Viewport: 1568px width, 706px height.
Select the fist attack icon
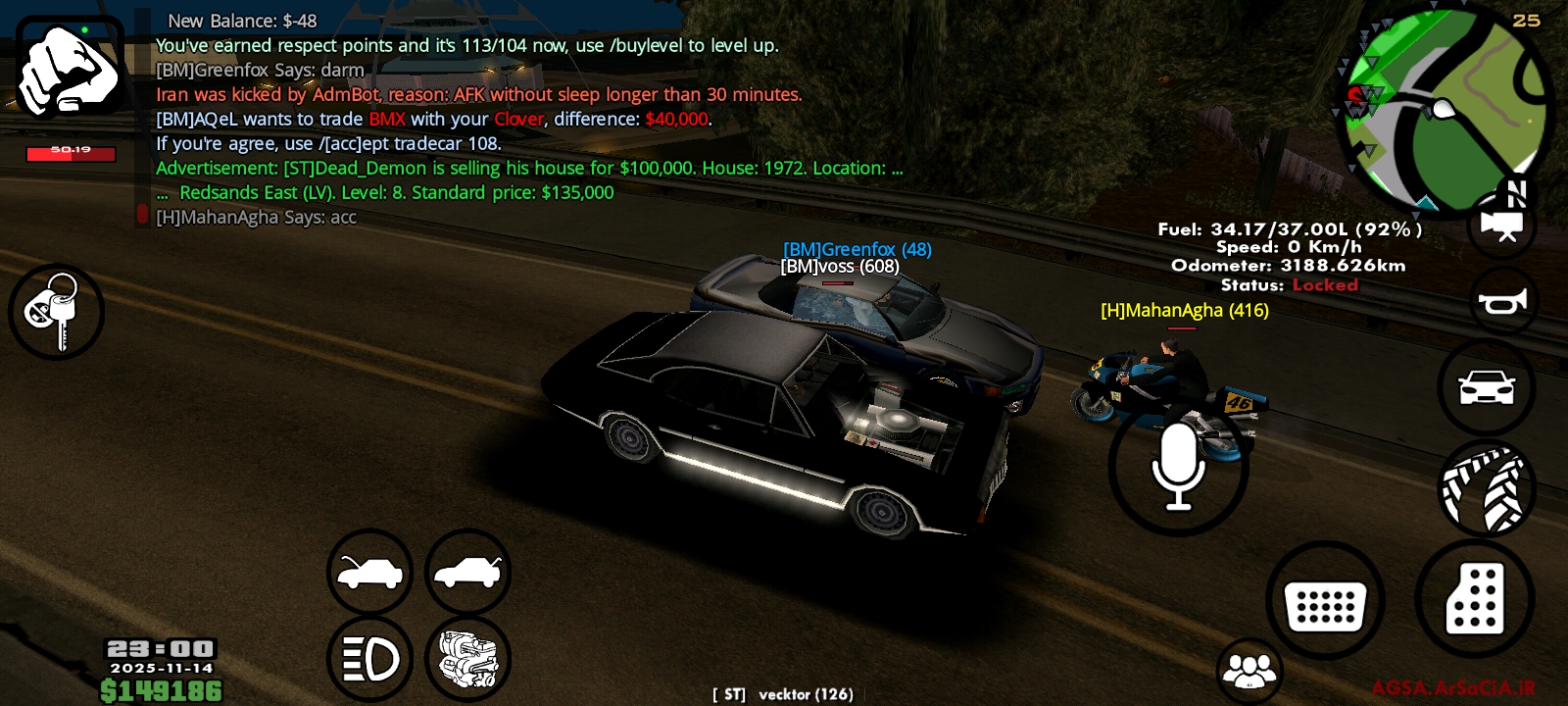[69, 69]
